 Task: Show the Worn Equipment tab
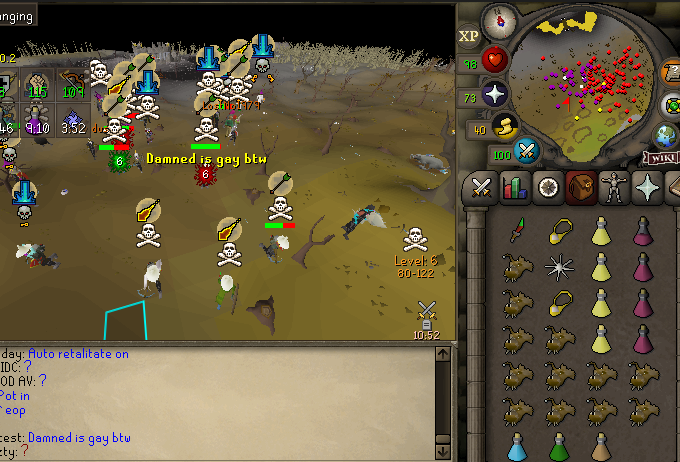[x=614, y=188]
